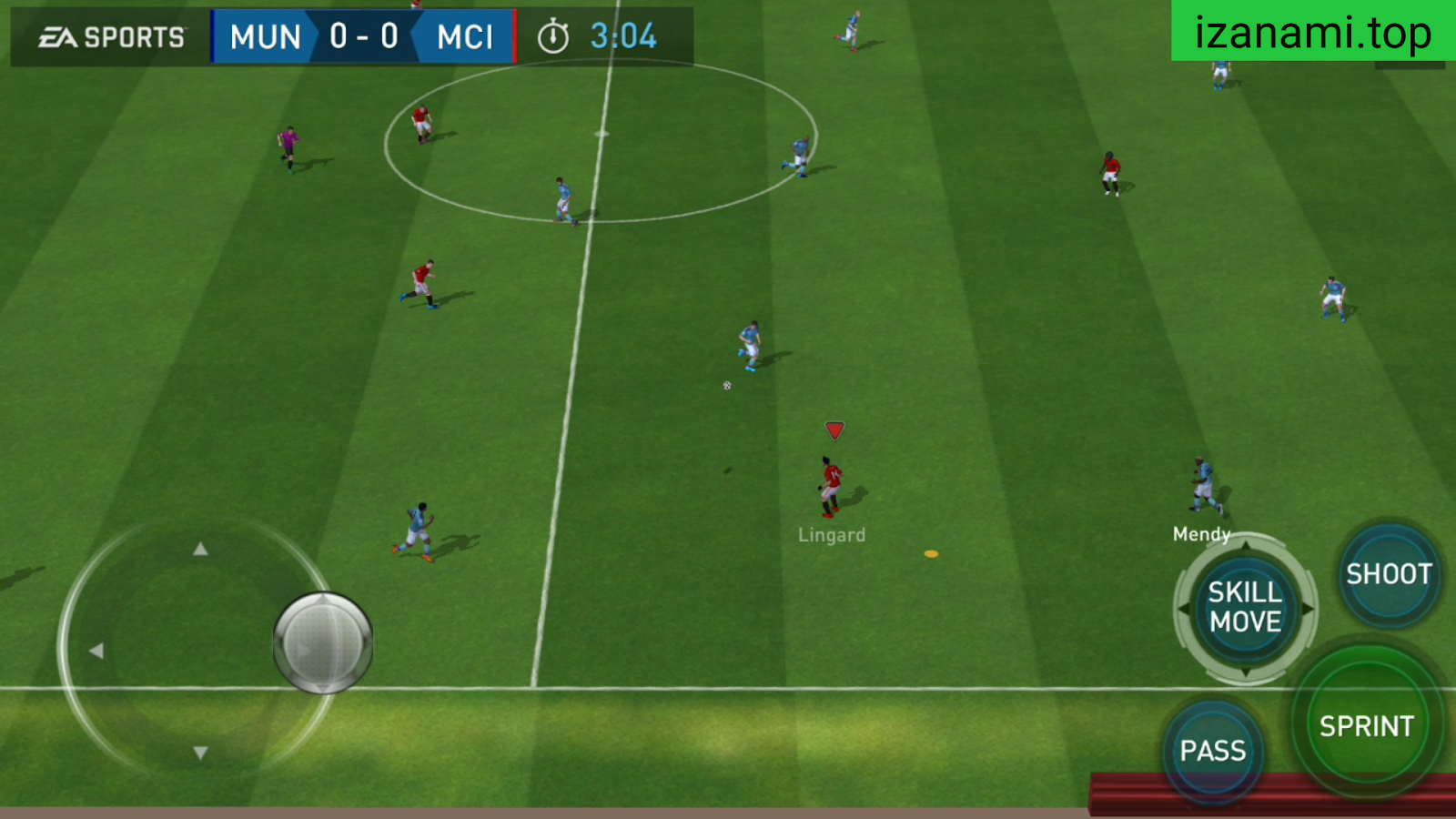Select the MUN team label on the scoreboard
1456x819 pixels.
265,36
